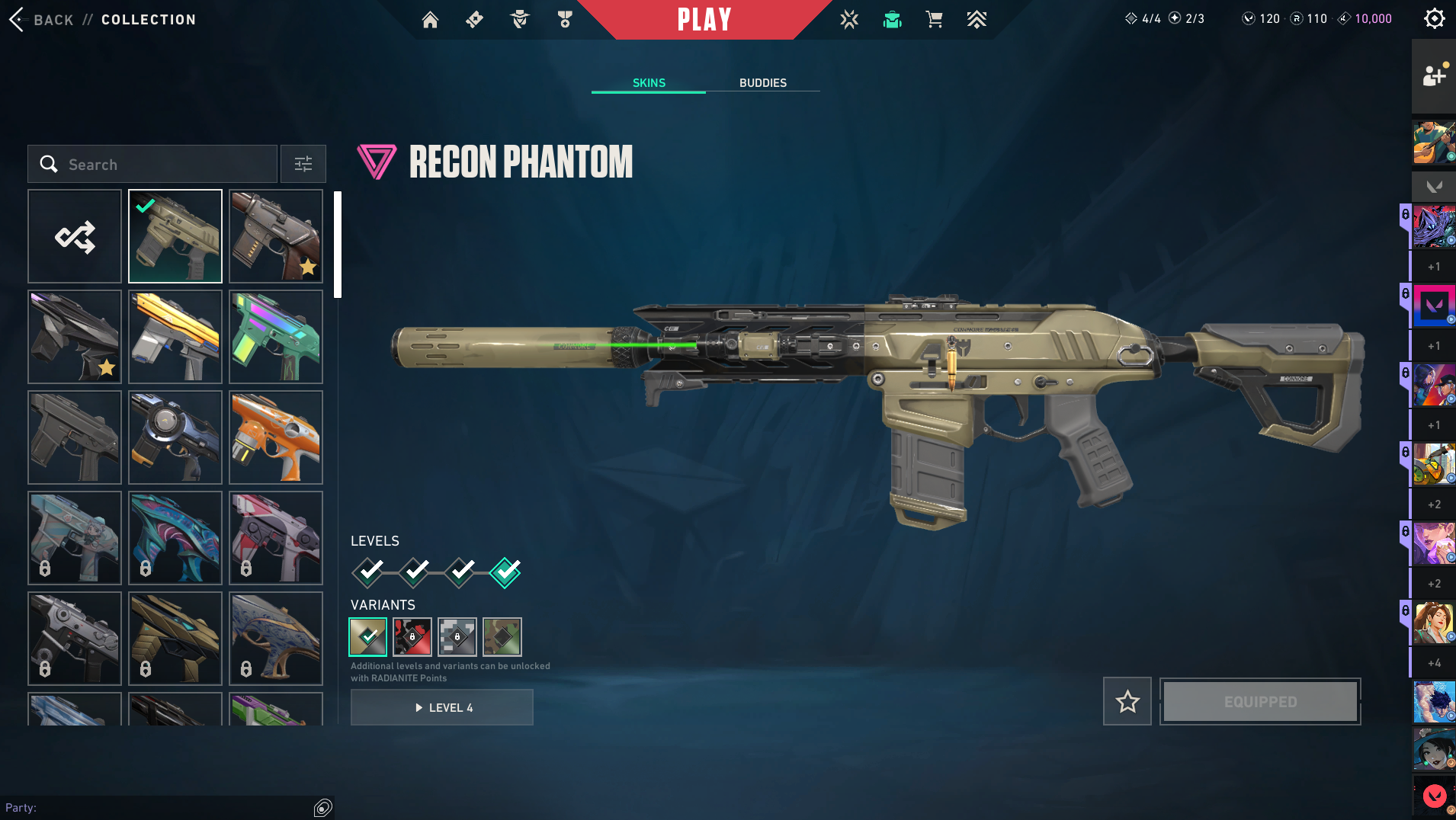This screenshot has width=1456, height=820.
Task: Select the Skins tab
Action: (649, 82)
